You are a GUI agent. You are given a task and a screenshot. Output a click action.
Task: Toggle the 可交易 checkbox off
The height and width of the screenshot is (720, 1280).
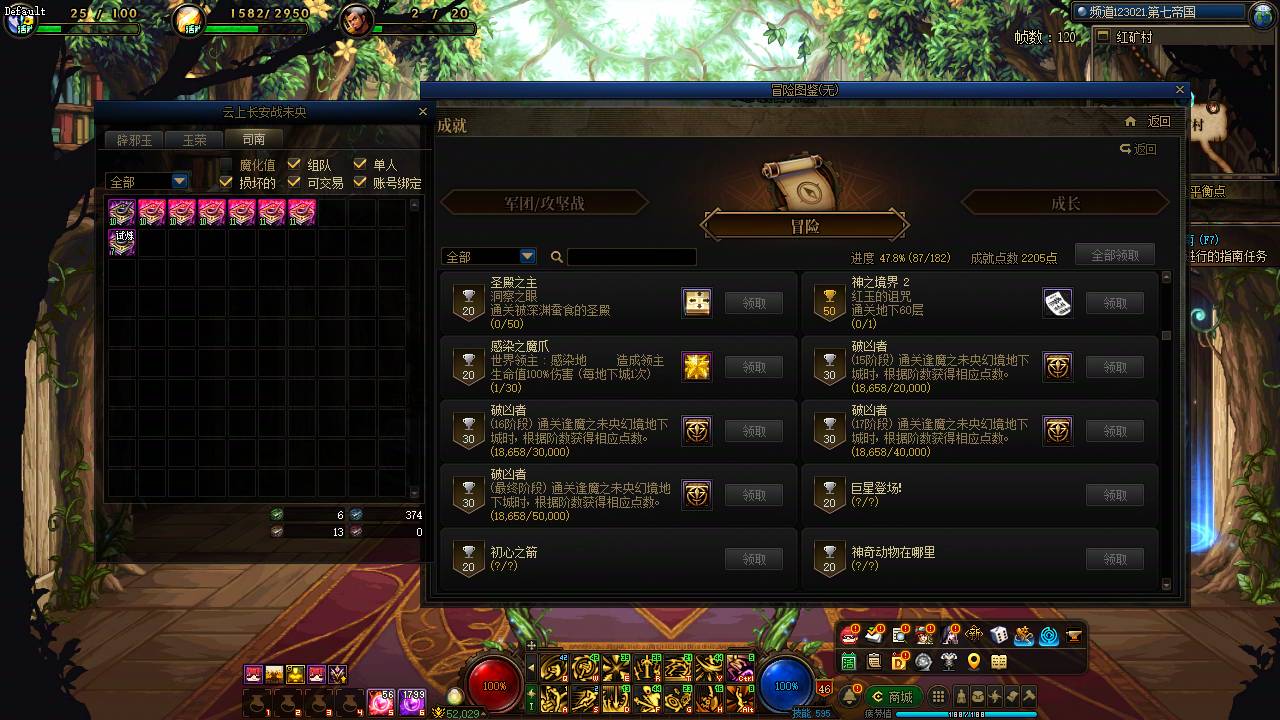[295, 182]
